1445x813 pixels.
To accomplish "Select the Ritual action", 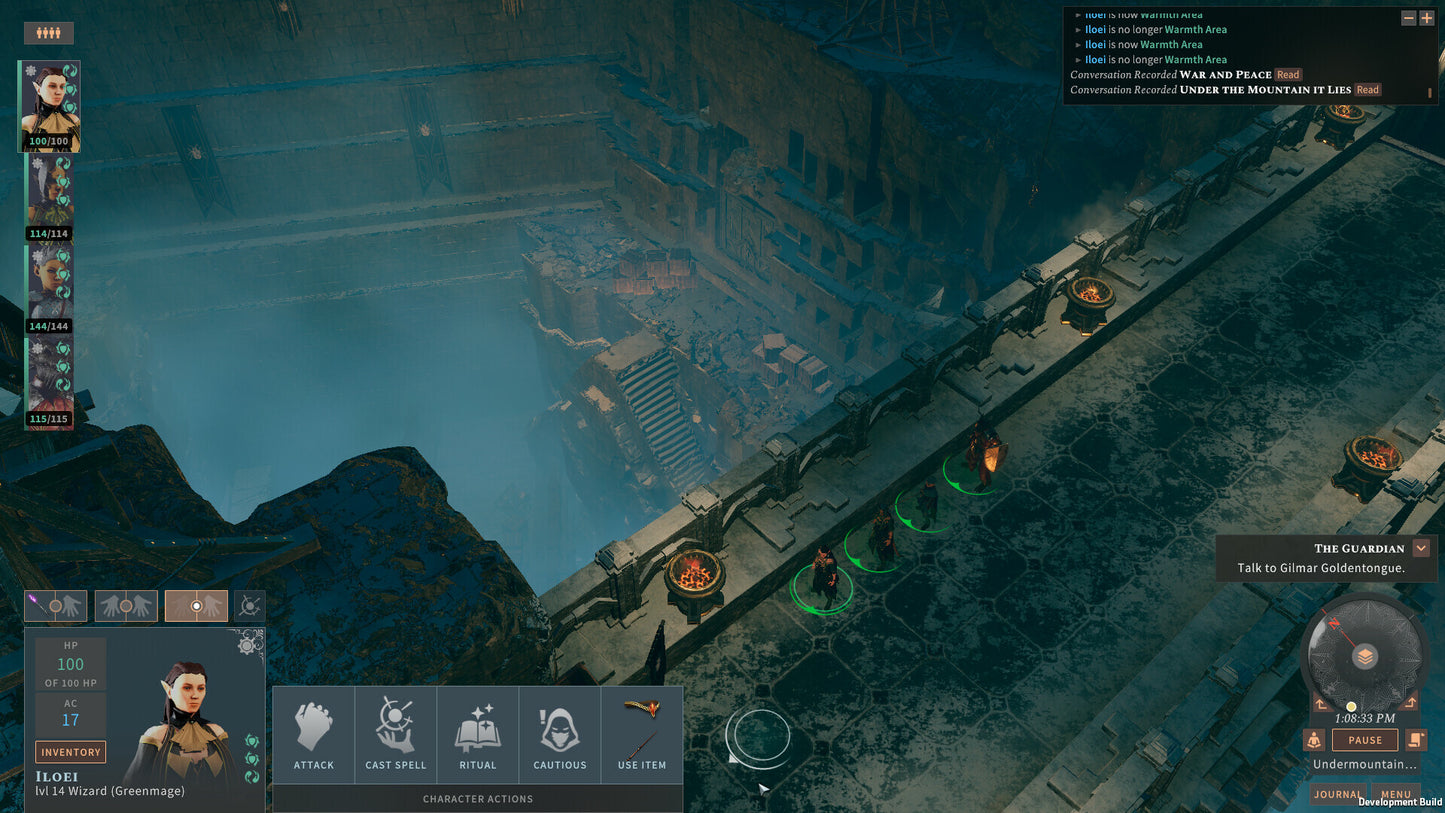I will click(x=478, y=735).
